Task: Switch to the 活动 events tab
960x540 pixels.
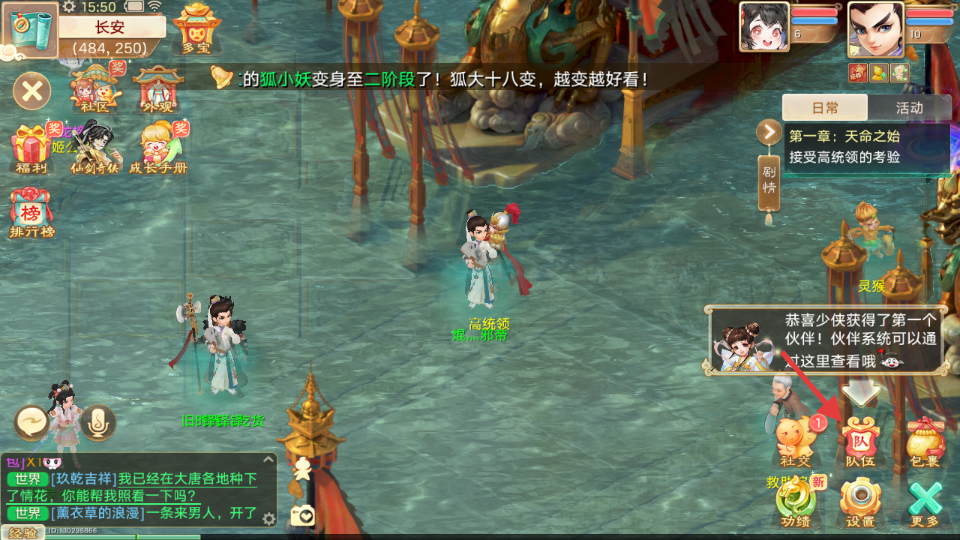Action: [909, 108]
